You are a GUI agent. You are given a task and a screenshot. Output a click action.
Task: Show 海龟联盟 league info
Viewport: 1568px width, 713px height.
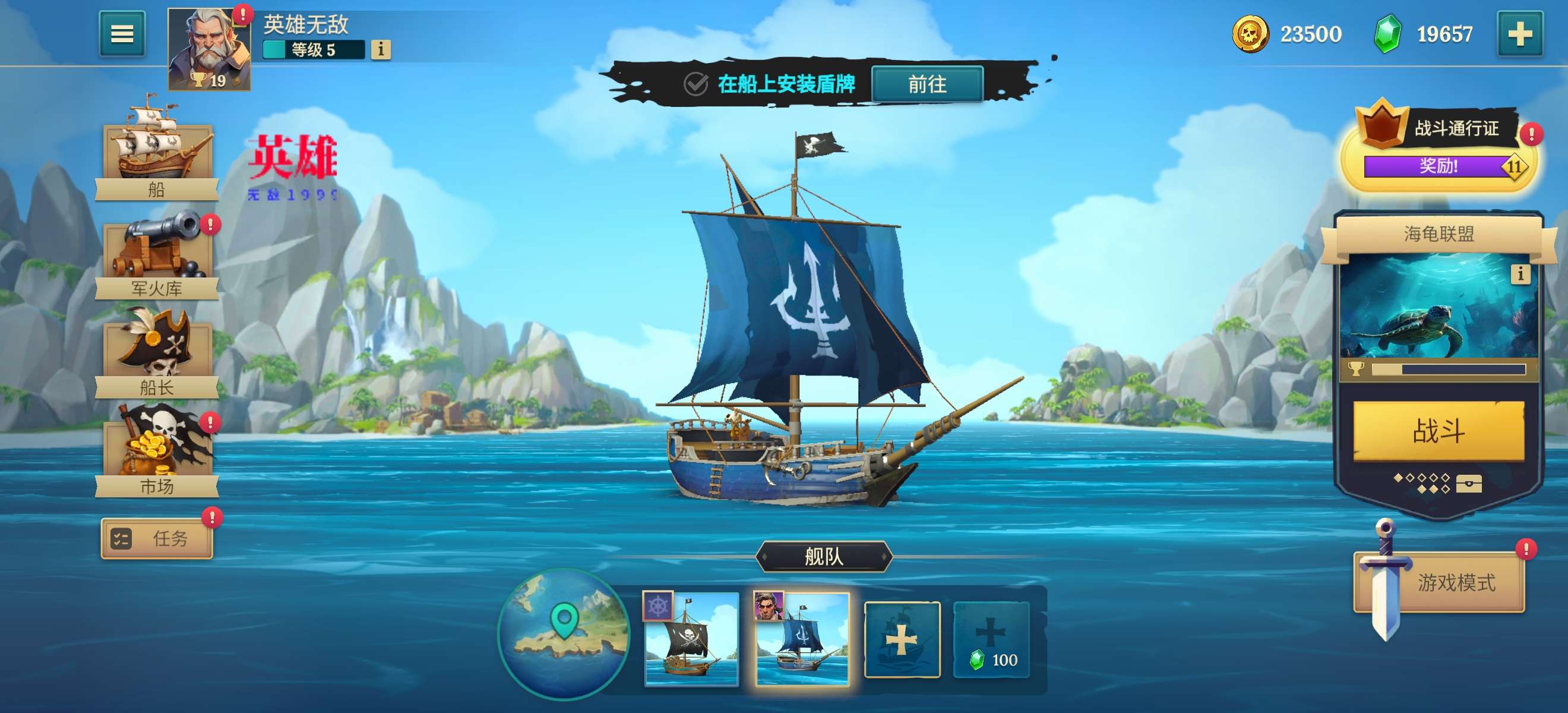[x=1520, y=274]
